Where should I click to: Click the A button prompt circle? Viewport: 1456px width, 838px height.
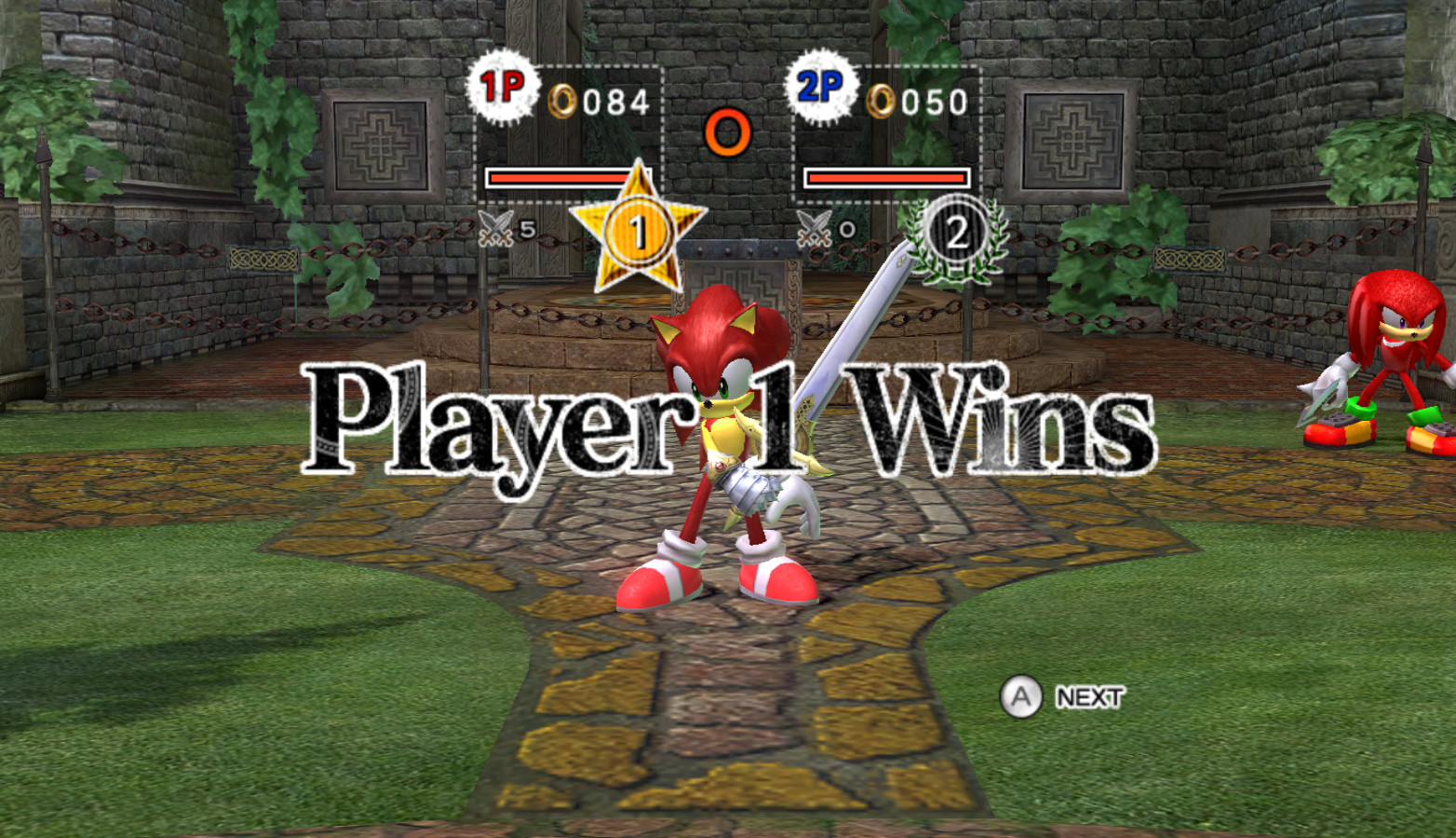click(1022, 696)
